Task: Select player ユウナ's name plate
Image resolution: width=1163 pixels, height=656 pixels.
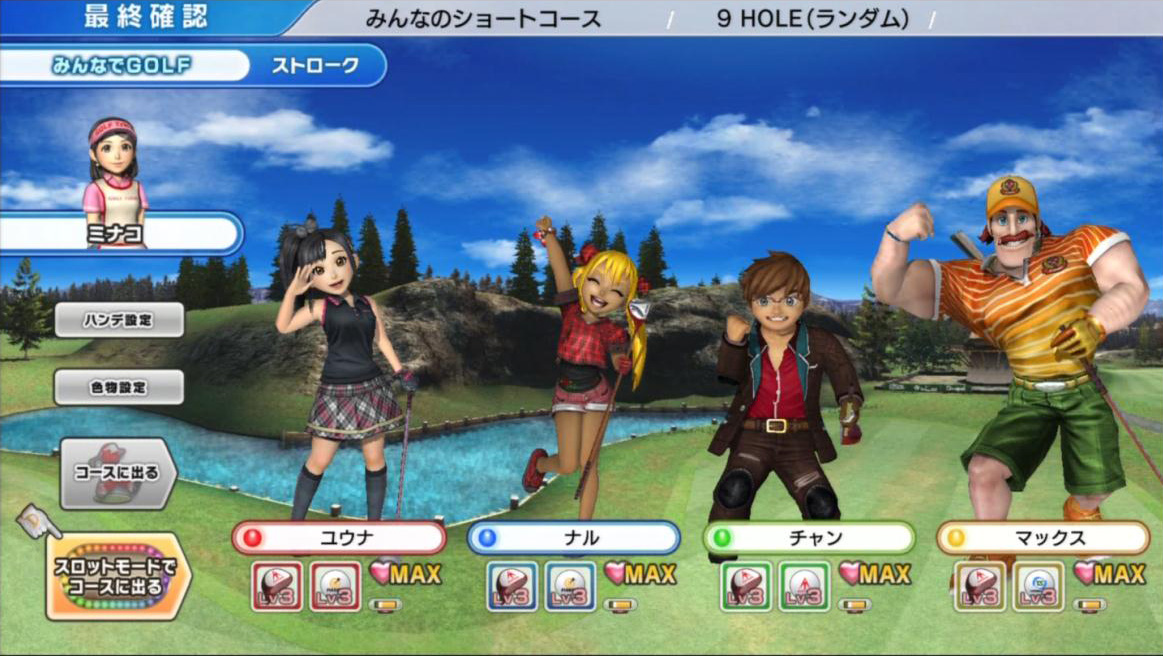Action: [339, 538]
